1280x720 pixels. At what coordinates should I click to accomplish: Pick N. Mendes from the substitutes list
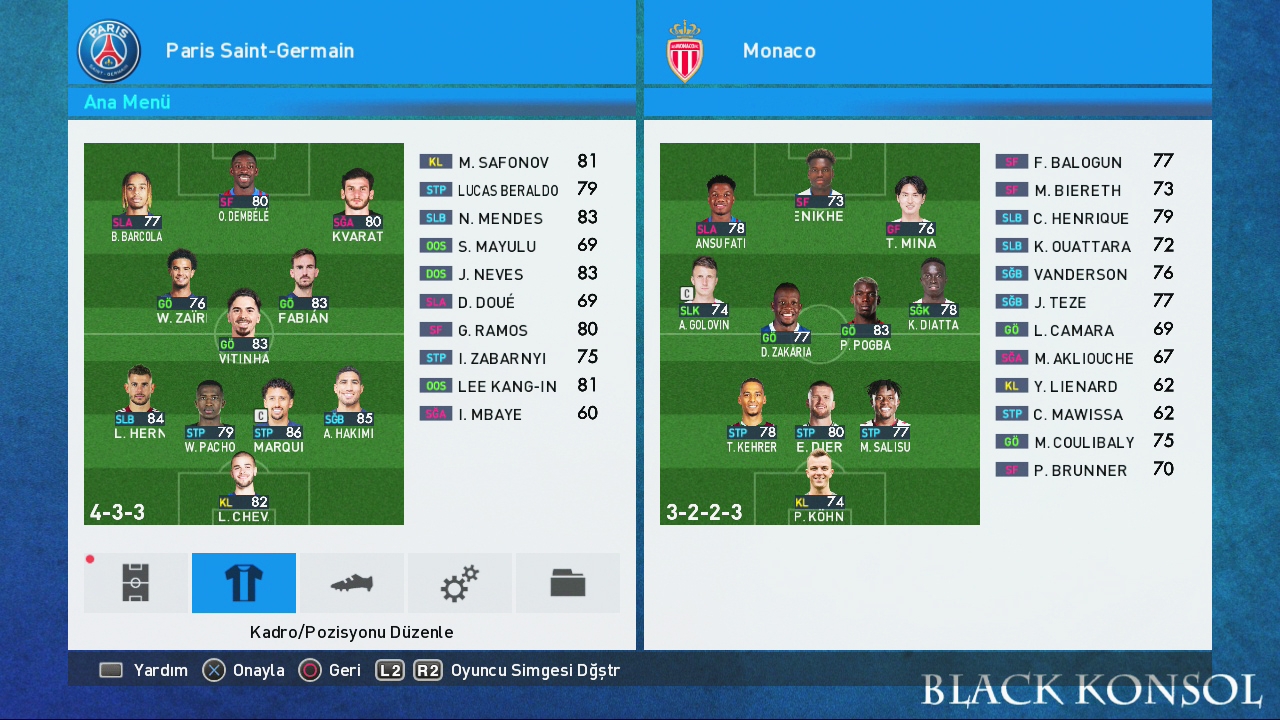[x=500, y=218]
